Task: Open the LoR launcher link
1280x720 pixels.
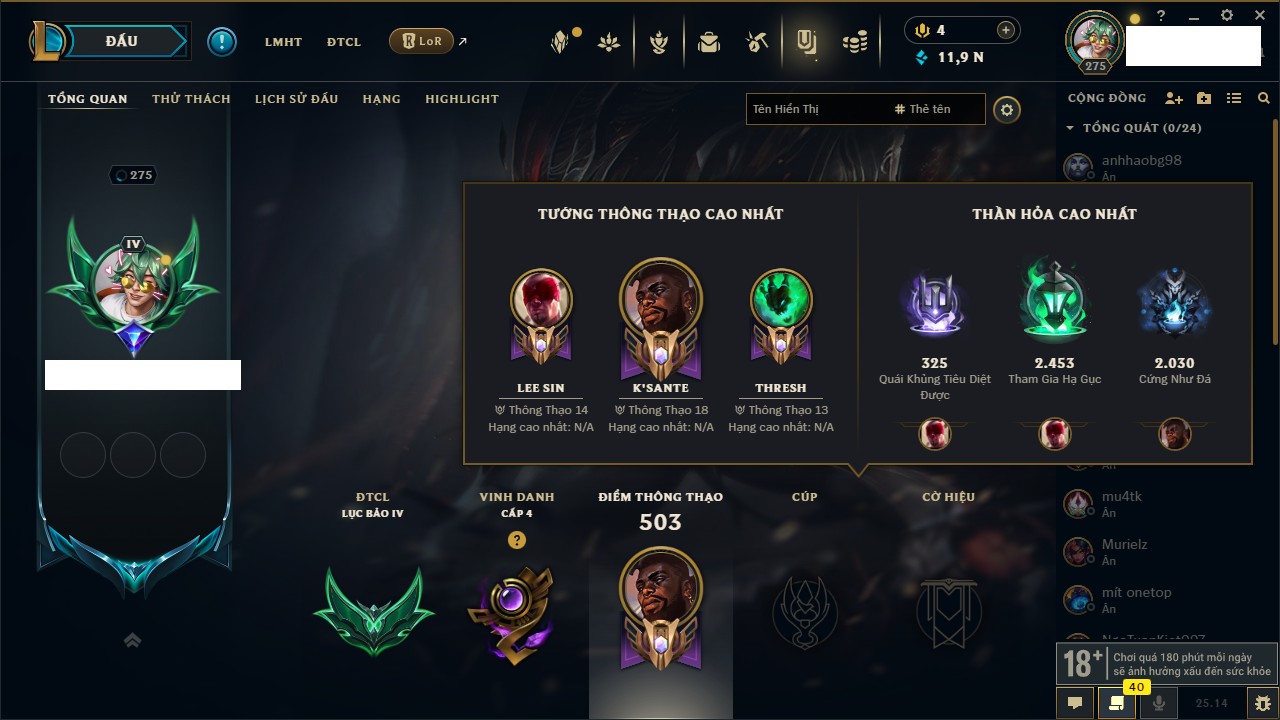Action: point(421,41)
